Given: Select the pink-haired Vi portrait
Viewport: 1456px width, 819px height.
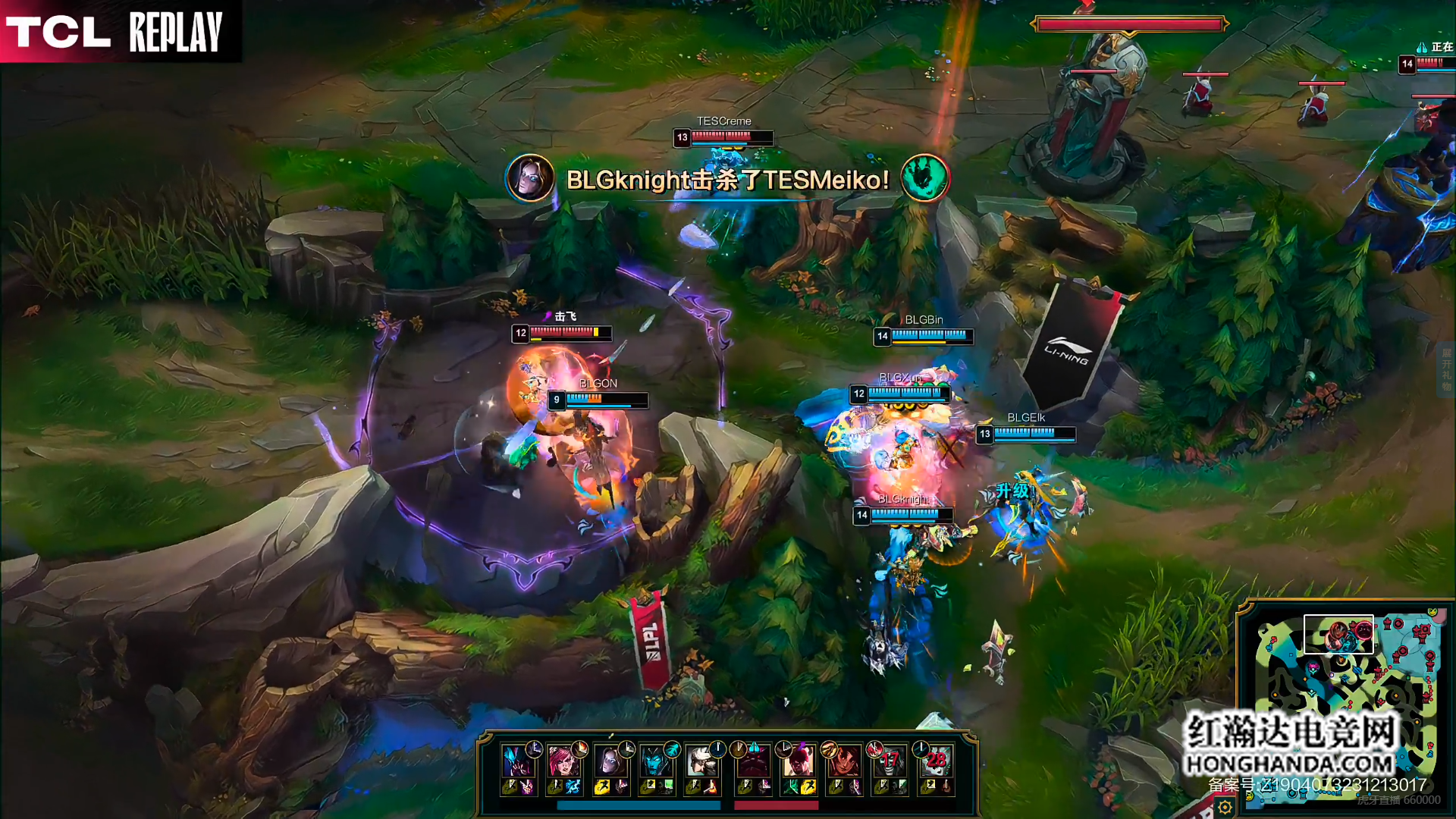Looking at the screenshot, I should pos(563,761).
